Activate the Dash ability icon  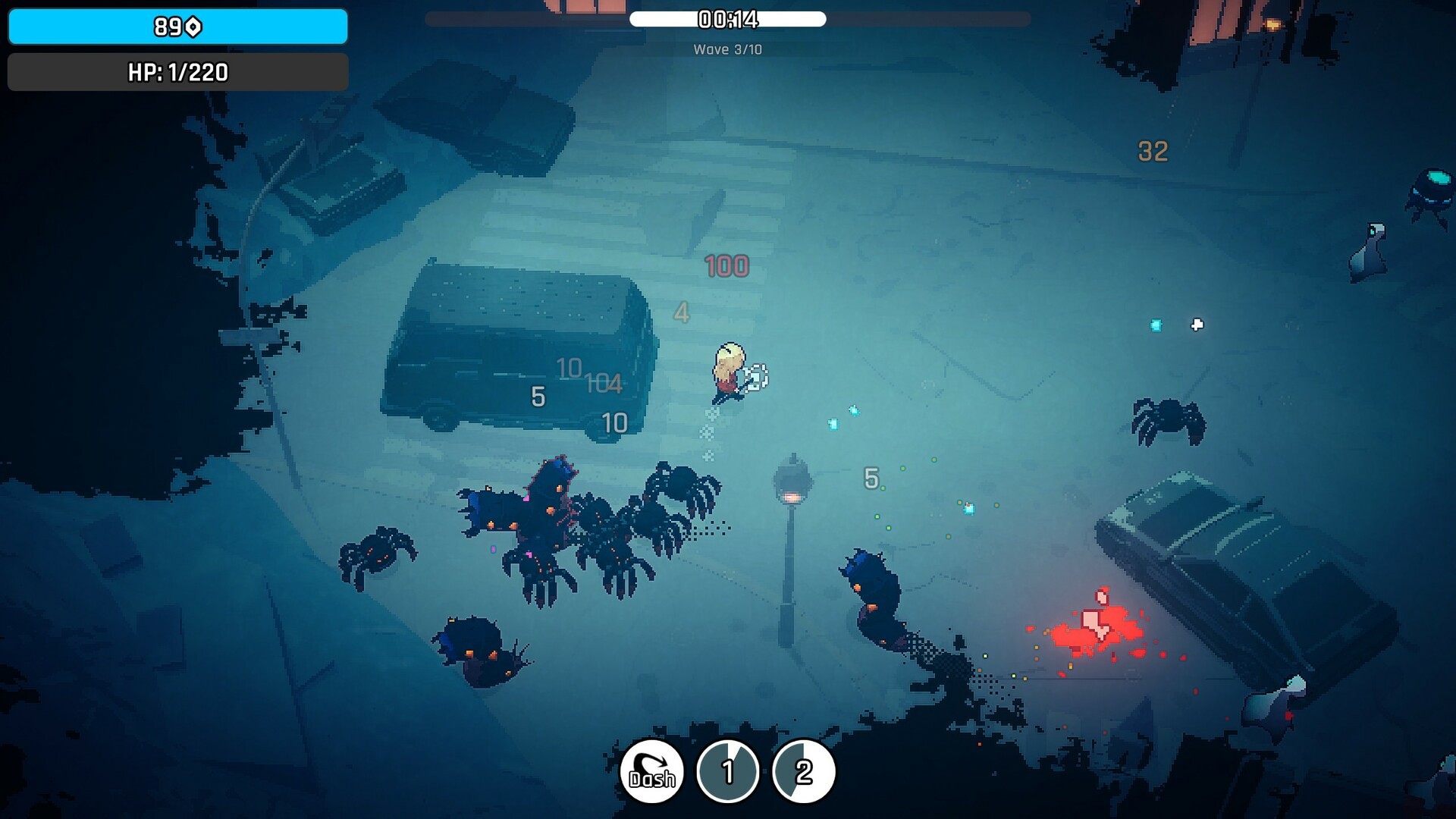[x=652, y=772]
